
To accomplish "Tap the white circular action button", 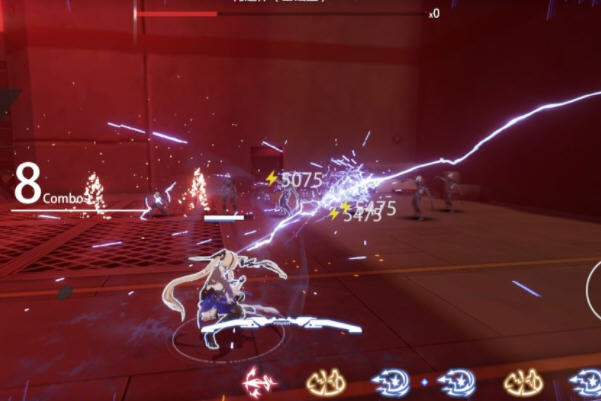I will (x=594, y=290).
